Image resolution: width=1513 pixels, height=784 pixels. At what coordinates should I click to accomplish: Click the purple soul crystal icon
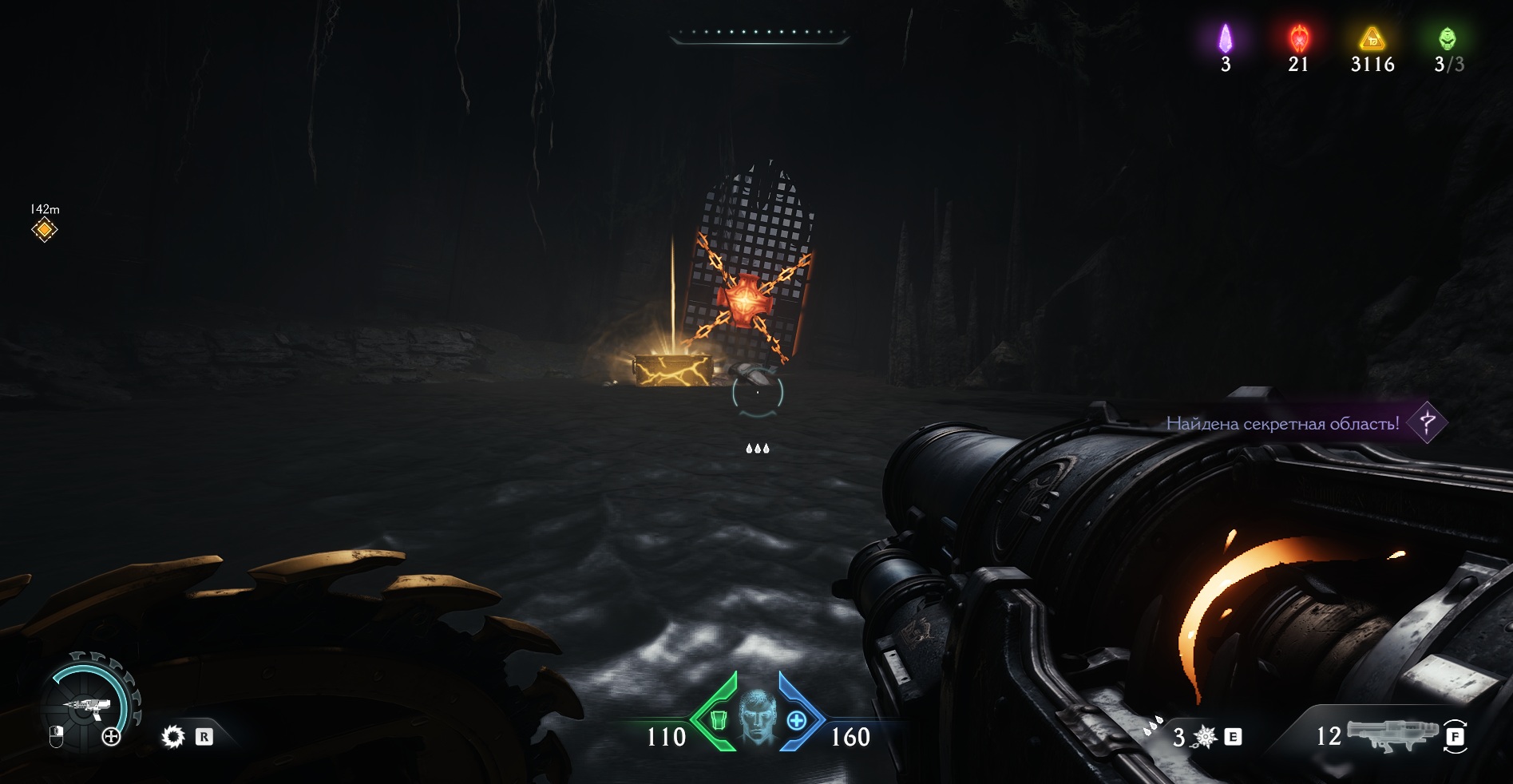[1225, 38]
